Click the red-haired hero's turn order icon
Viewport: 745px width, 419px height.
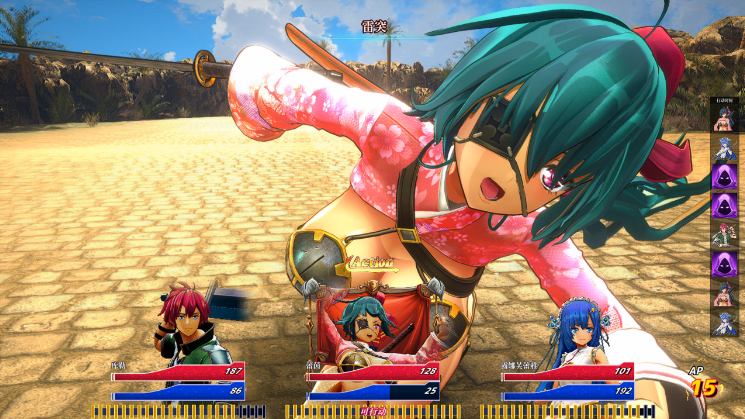coord(723,236)
